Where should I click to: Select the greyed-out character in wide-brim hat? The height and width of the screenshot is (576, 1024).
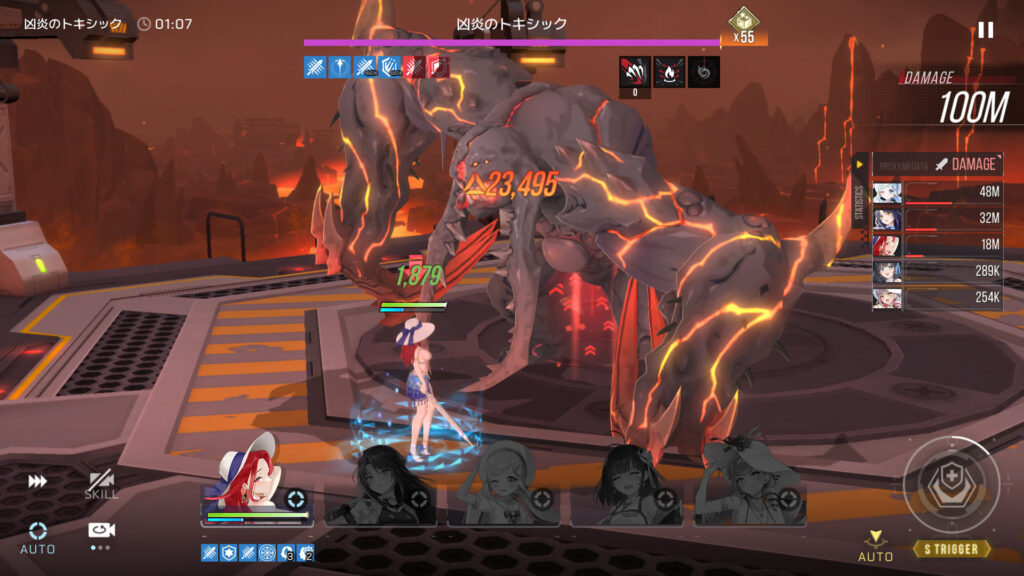(751, 487)
